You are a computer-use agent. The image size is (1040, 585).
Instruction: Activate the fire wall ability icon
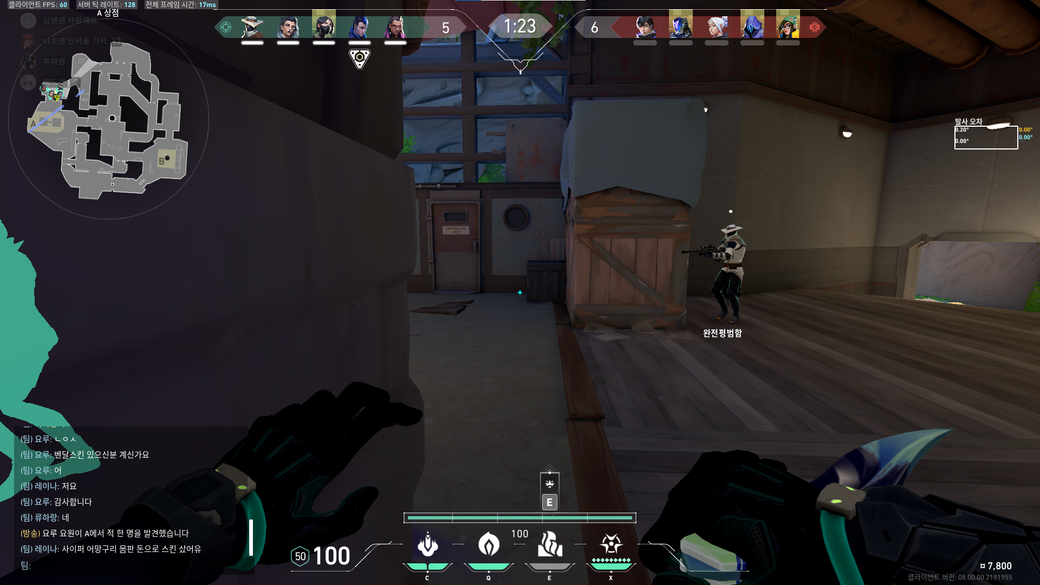[x=549, y=545]
